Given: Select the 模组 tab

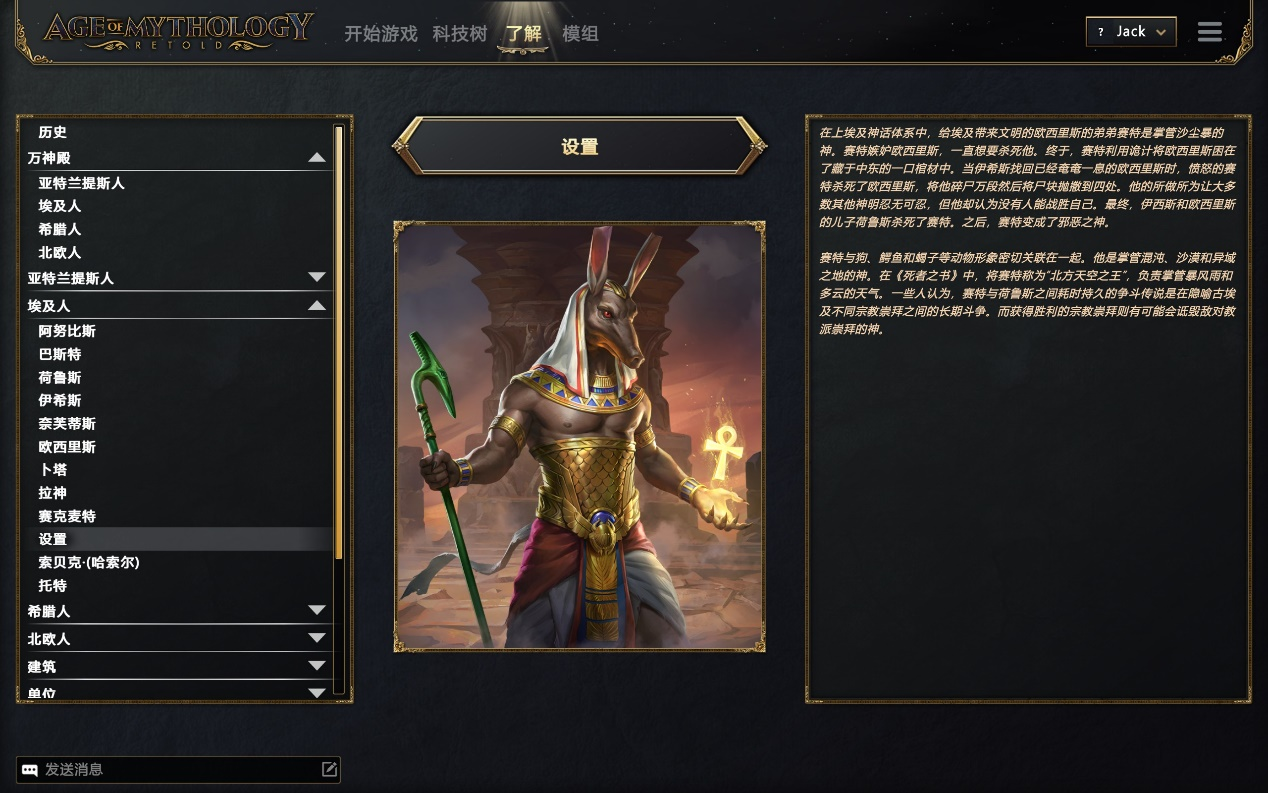Looking at the screenshot, I should tap(580, 34).
